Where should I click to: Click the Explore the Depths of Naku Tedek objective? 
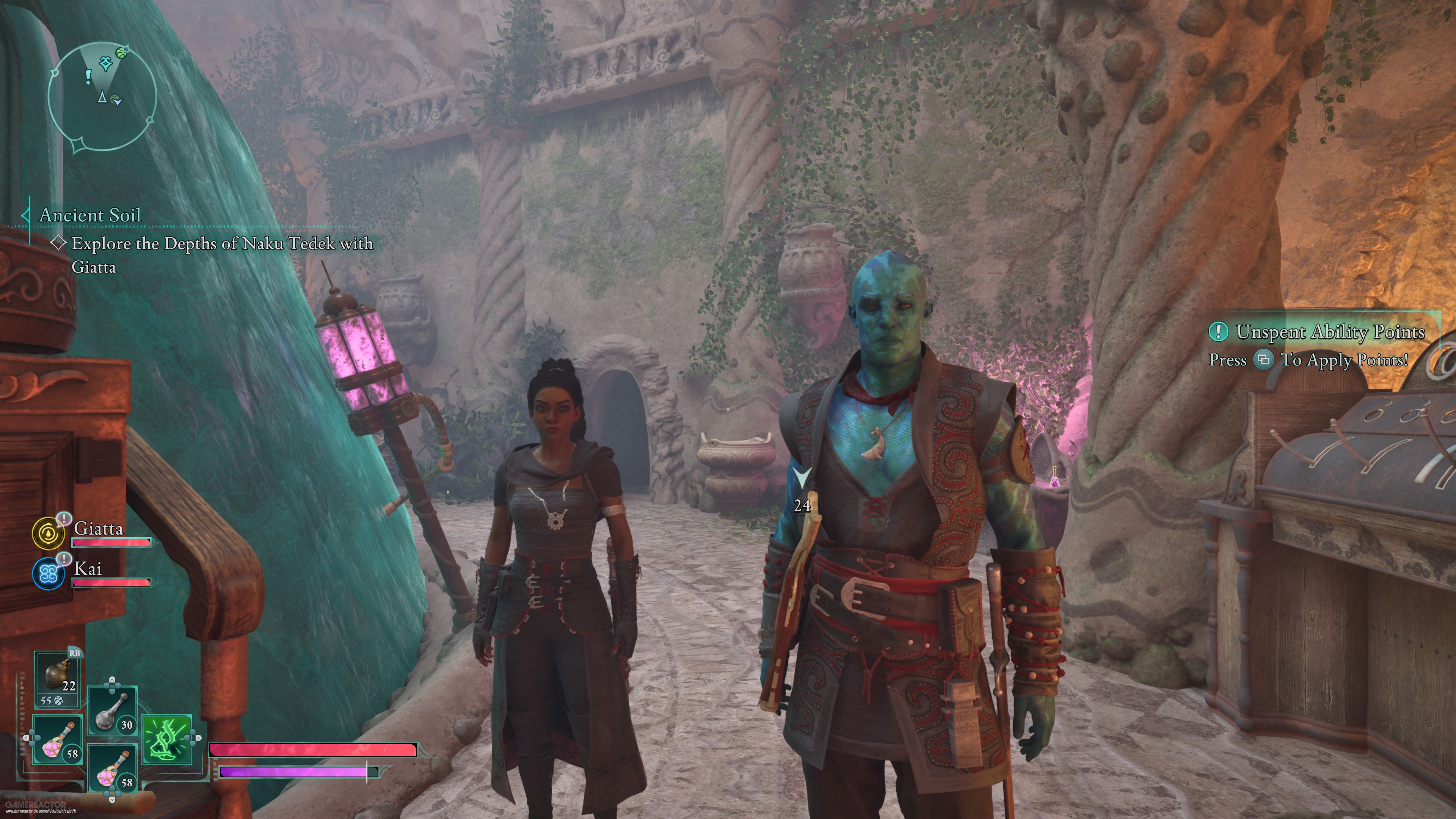222,243
